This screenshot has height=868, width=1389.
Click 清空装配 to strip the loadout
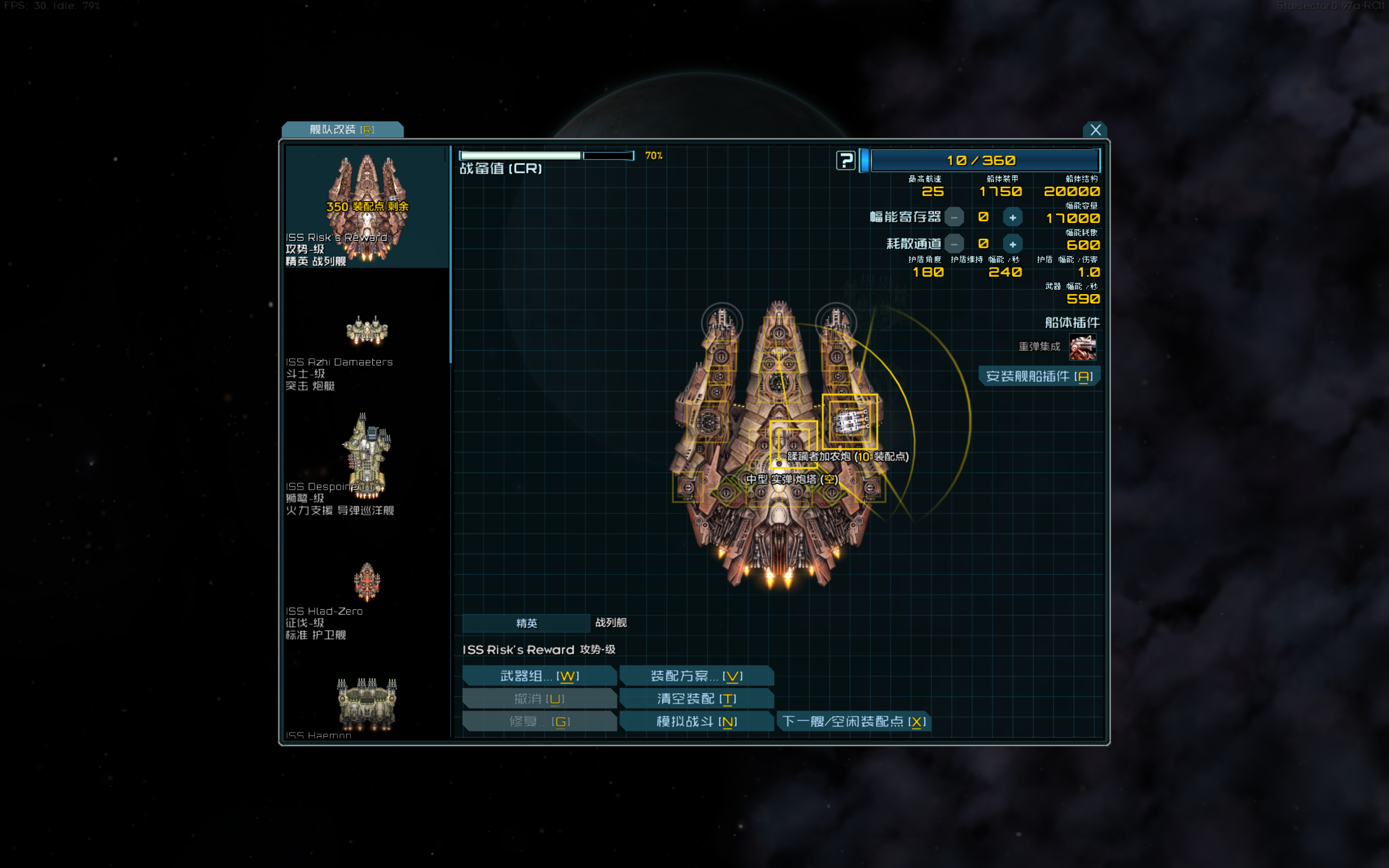coord(696,699)
